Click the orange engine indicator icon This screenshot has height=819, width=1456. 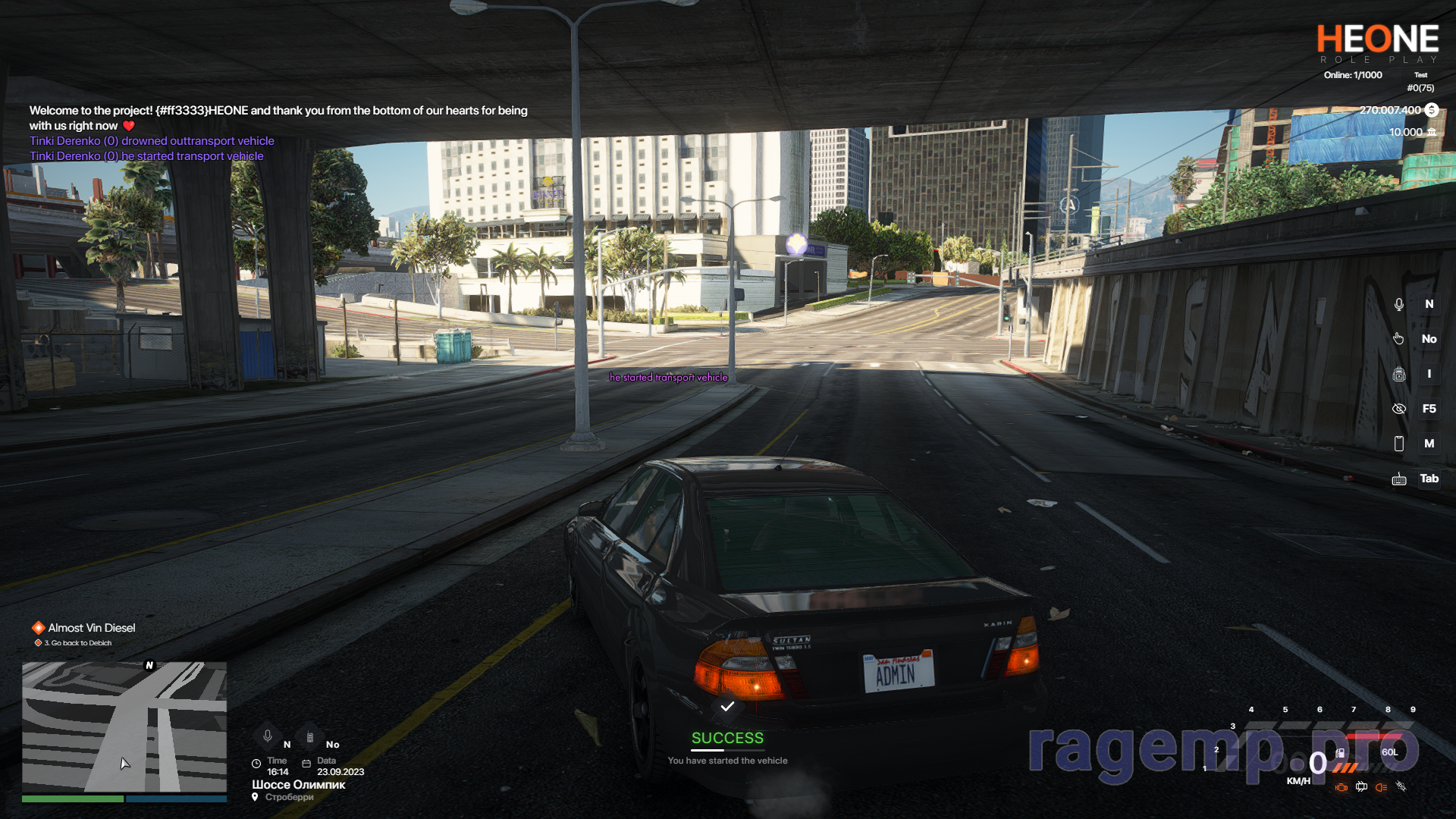[x=1341, y=787]
